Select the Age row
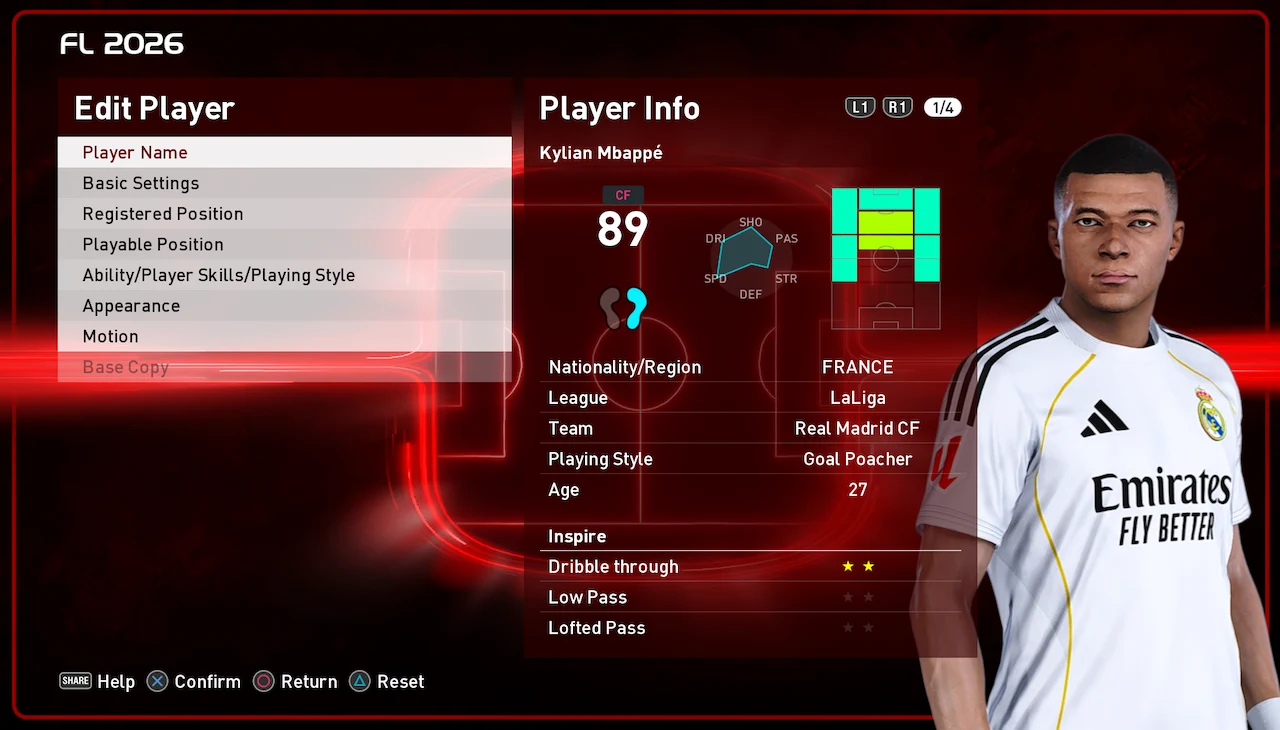Viewport: 1280px width, 730px height. [x=750, y=490]
